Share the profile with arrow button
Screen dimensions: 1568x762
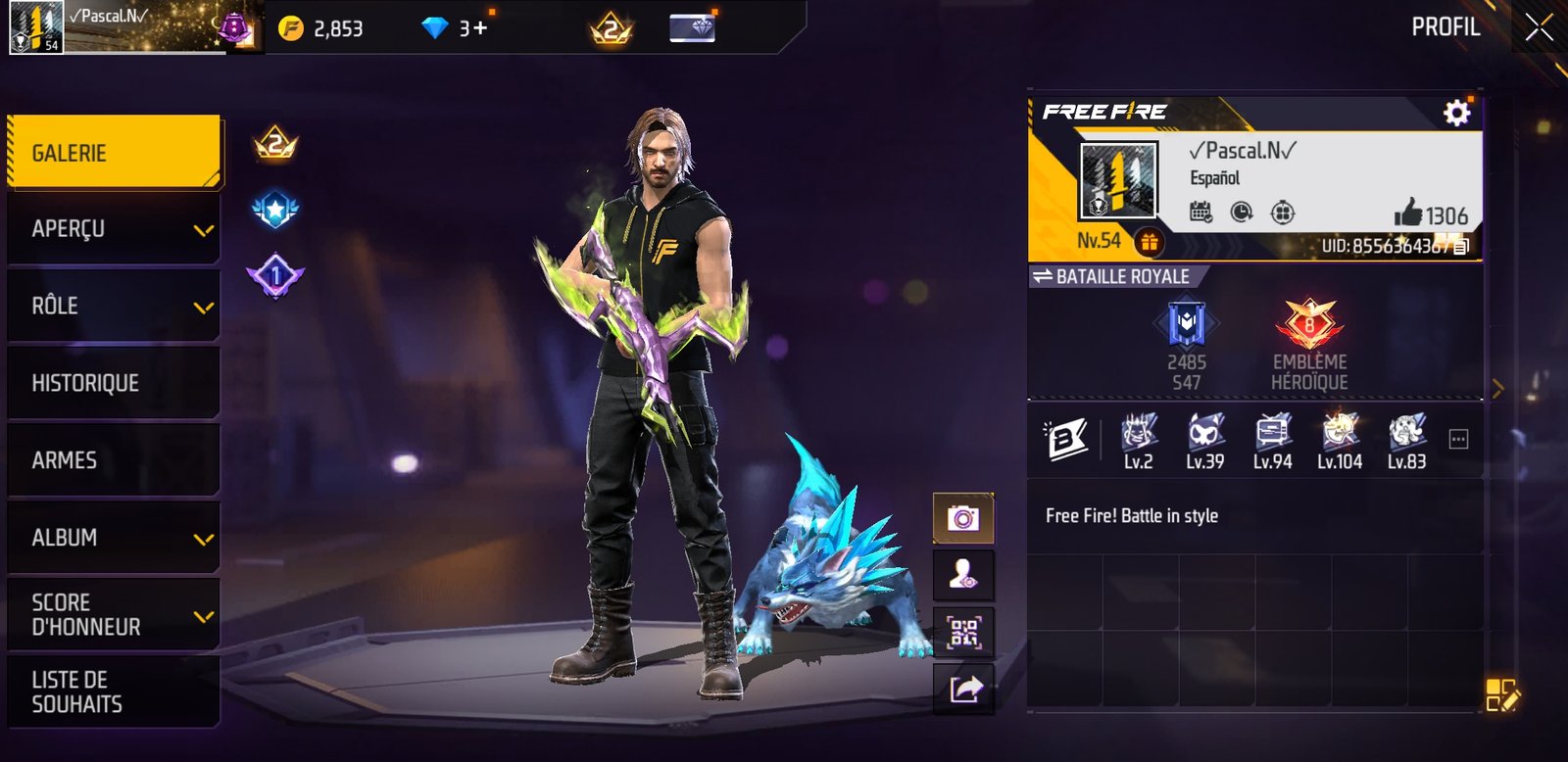962,690
